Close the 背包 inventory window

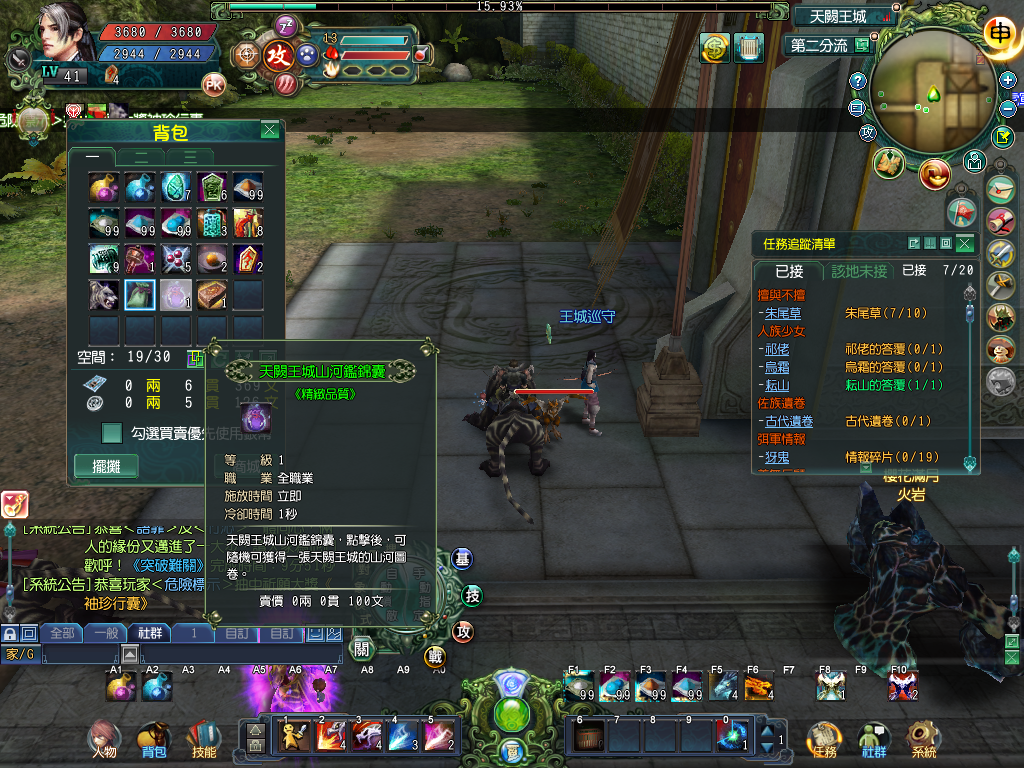click(x=269, y=130)
